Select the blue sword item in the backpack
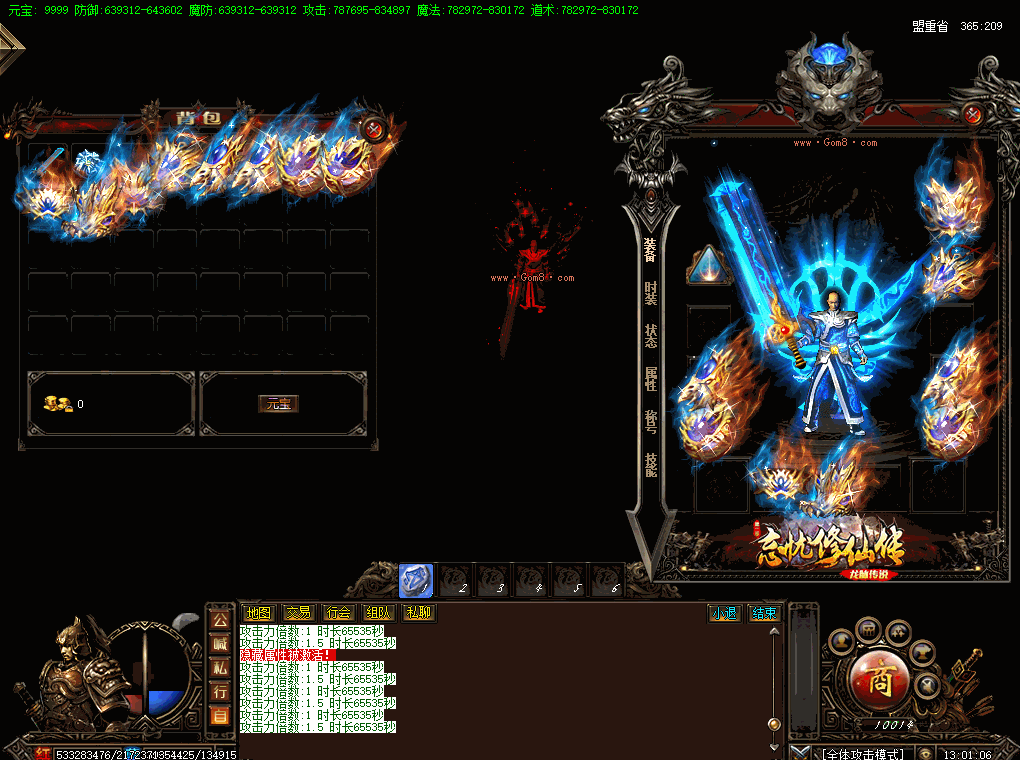The image size is (1020, 760). pyautogui.click(x=49, y=161)
